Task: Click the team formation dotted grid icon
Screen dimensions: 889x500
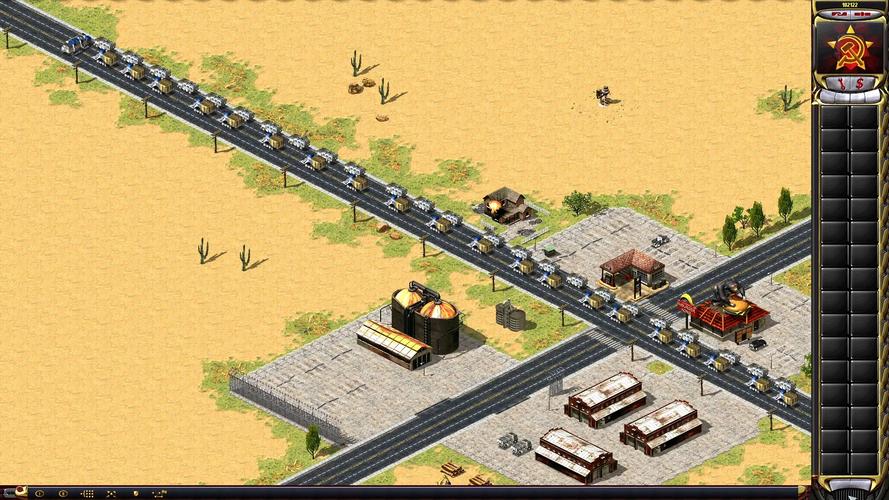Action: click(x=87, y=493)
